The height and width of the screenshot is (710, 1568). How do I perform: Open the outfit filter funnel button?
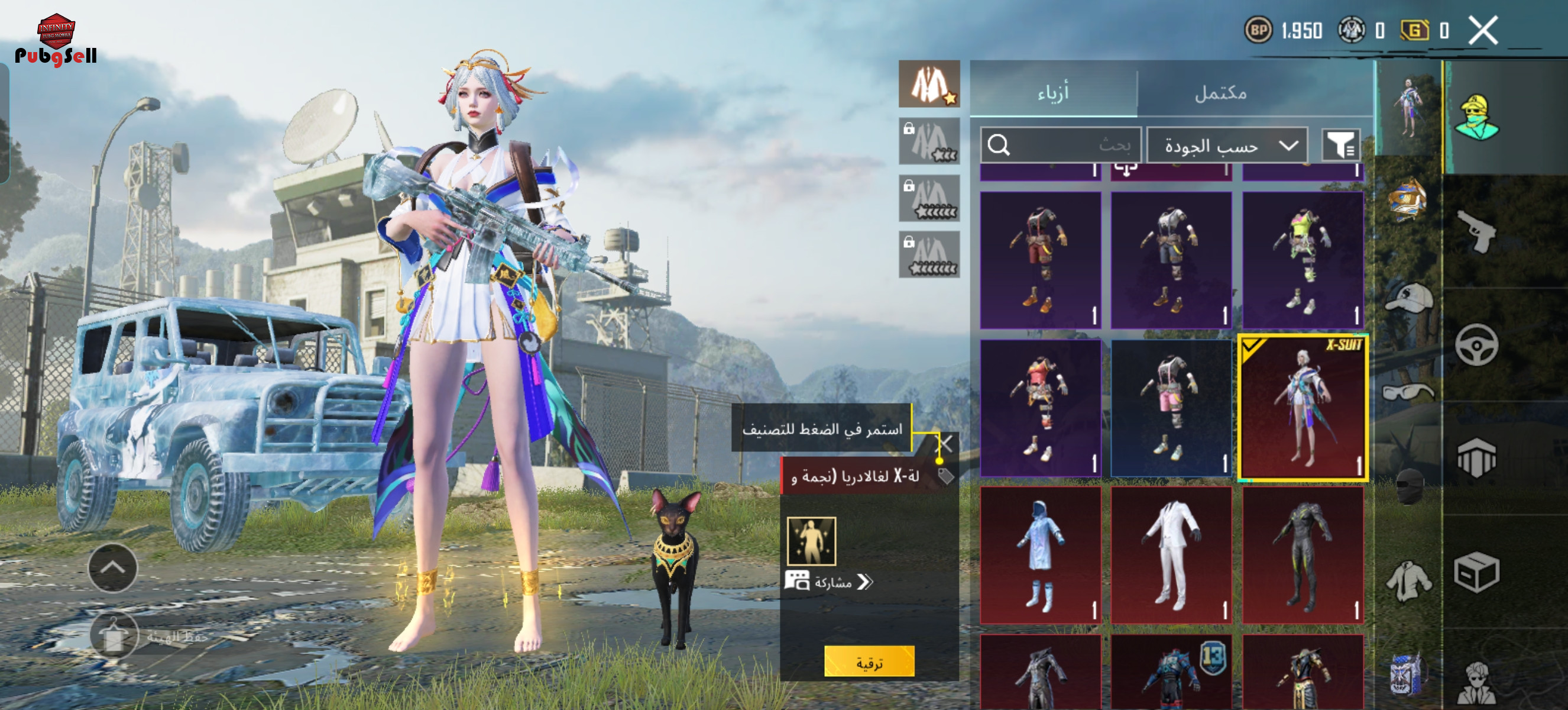point(1340,146)
